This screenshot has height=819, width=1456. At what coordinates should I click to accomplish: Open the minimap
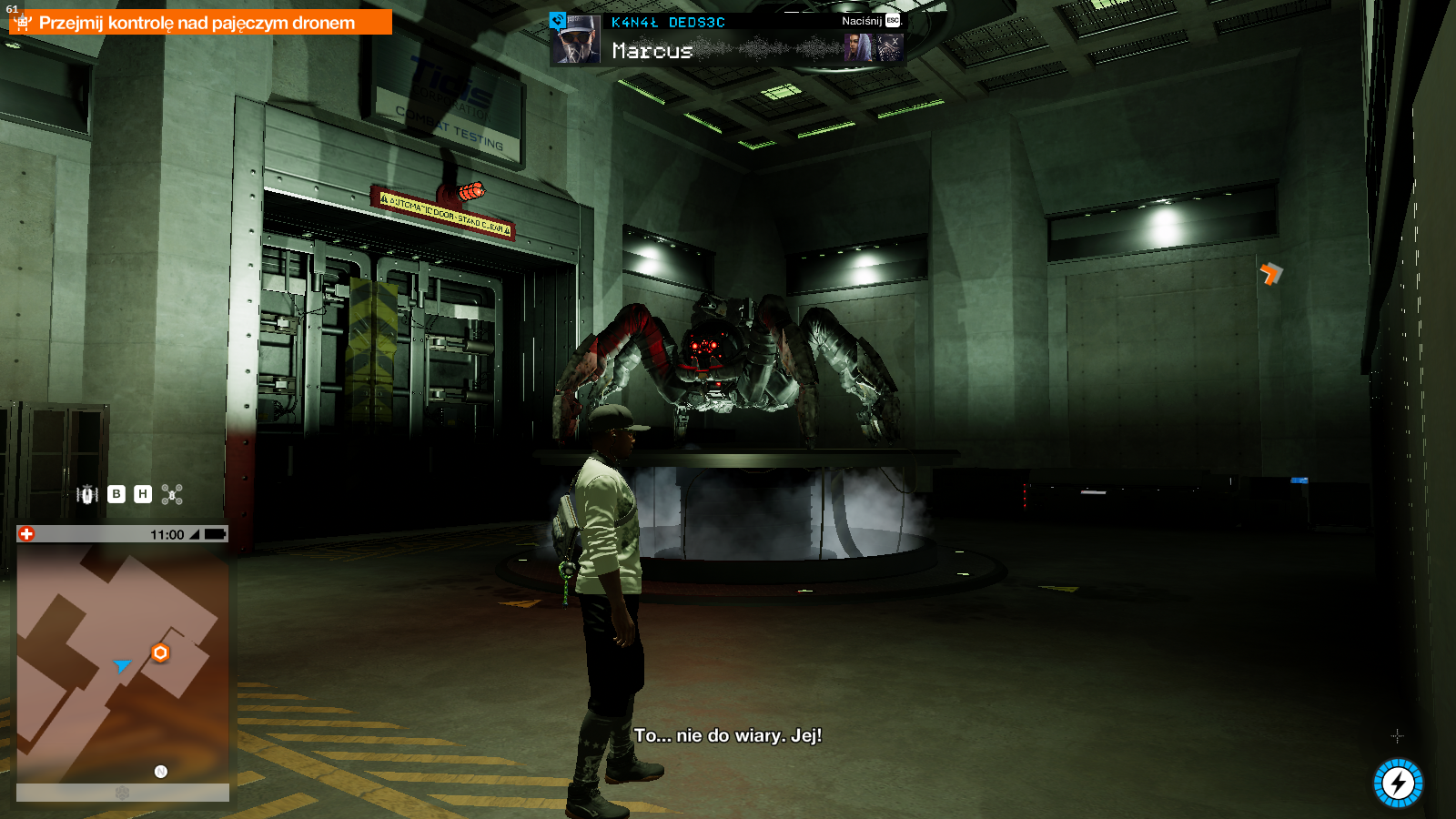point(123,662)
